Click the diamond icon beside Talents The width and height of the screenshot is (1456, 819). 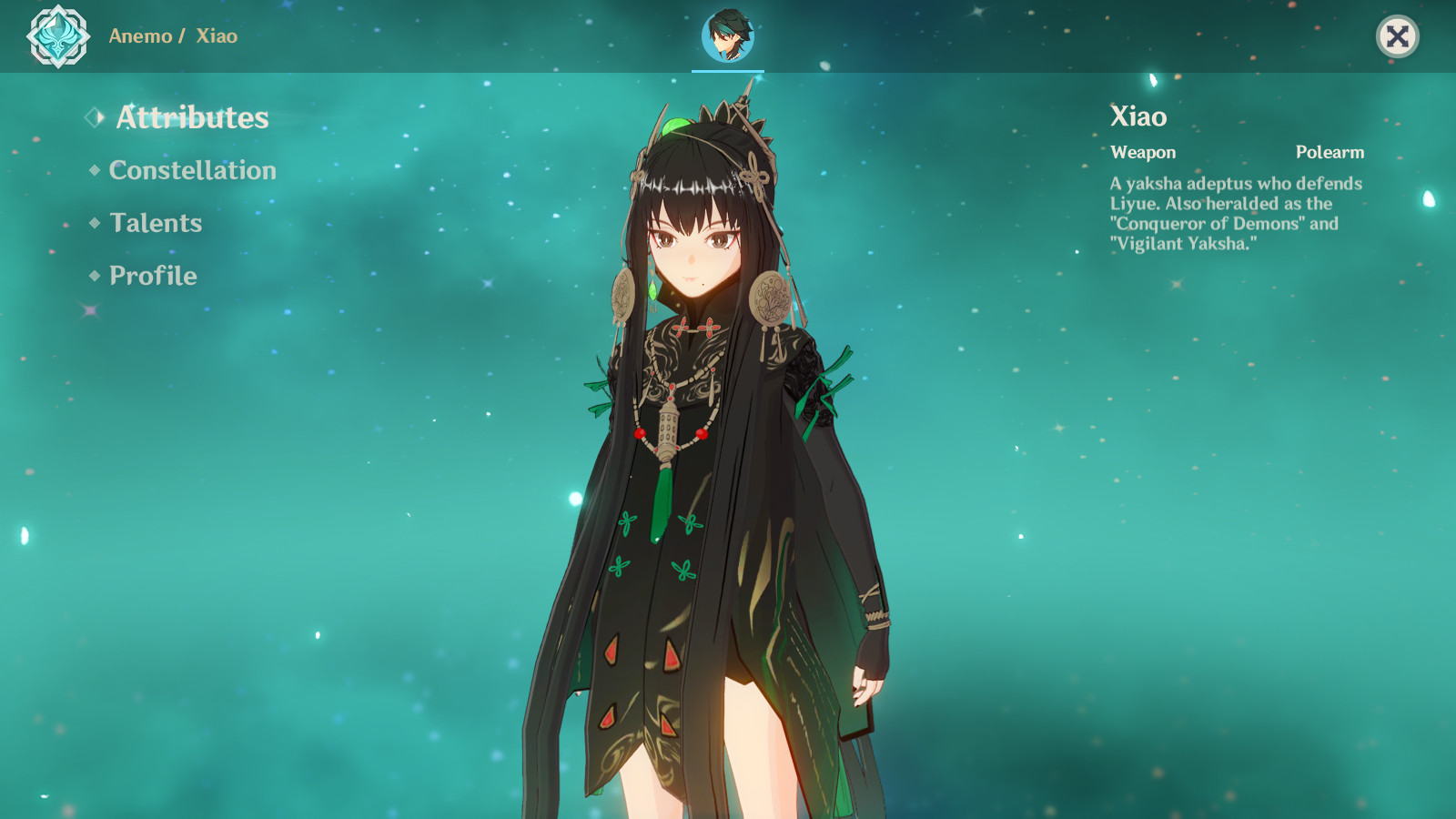click(92, 222)
